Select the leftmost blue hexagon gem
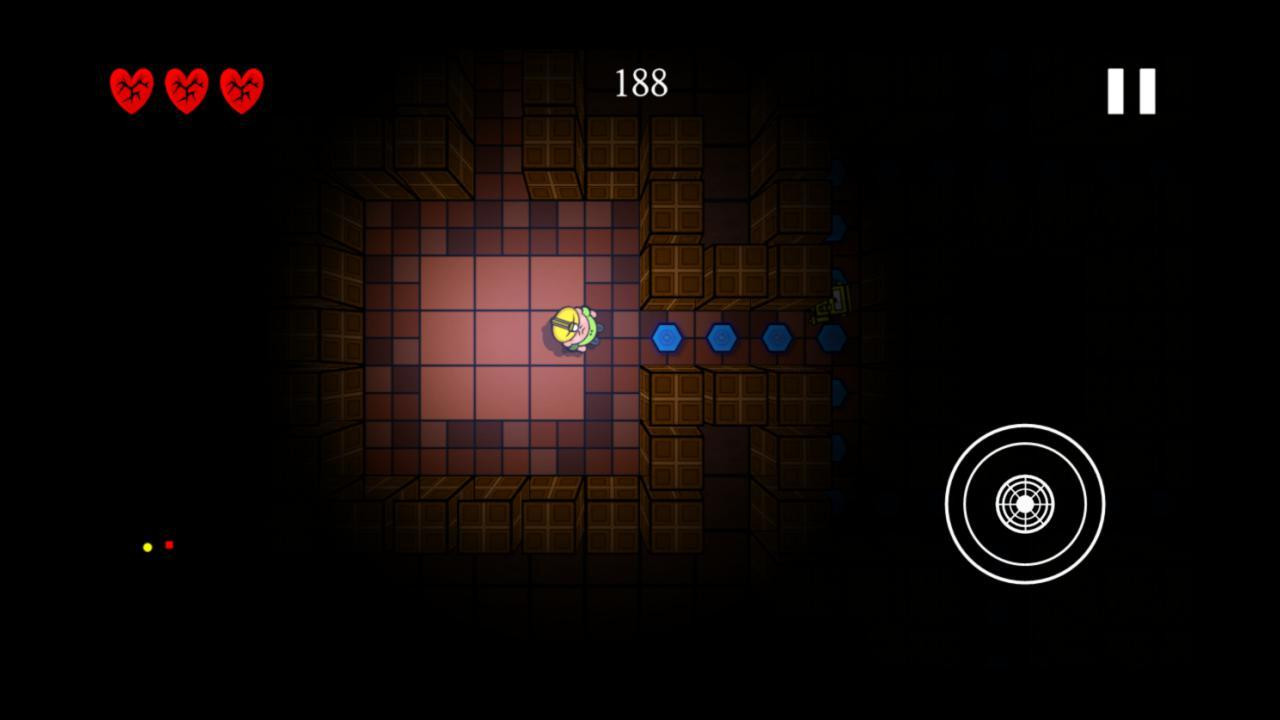Image resolution: width=1280 pixels, height=720 pixels. pyautogui.click(x=666, y=337)
